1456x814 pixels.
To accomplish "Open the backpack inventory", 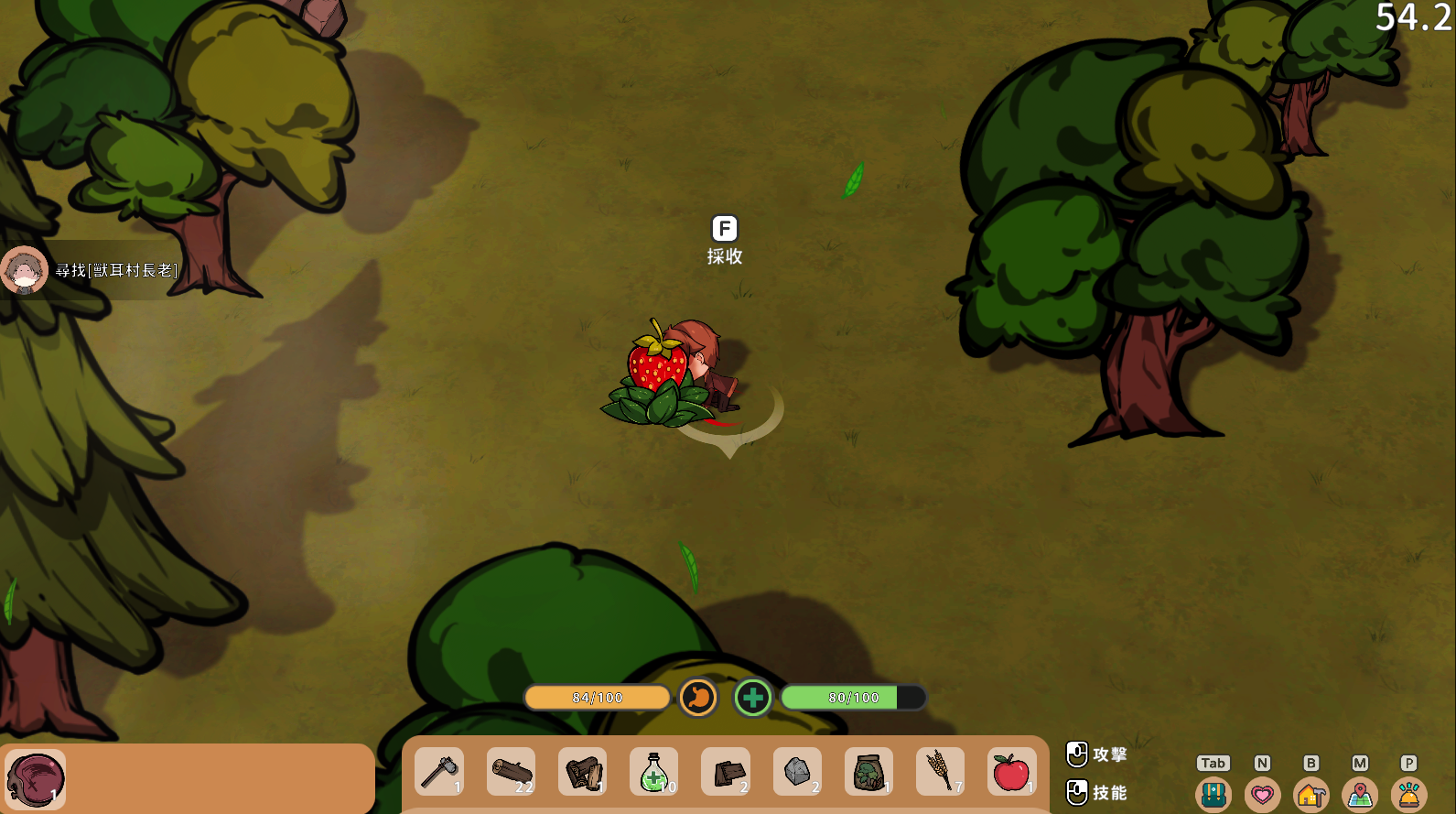I will [1213, 794].
